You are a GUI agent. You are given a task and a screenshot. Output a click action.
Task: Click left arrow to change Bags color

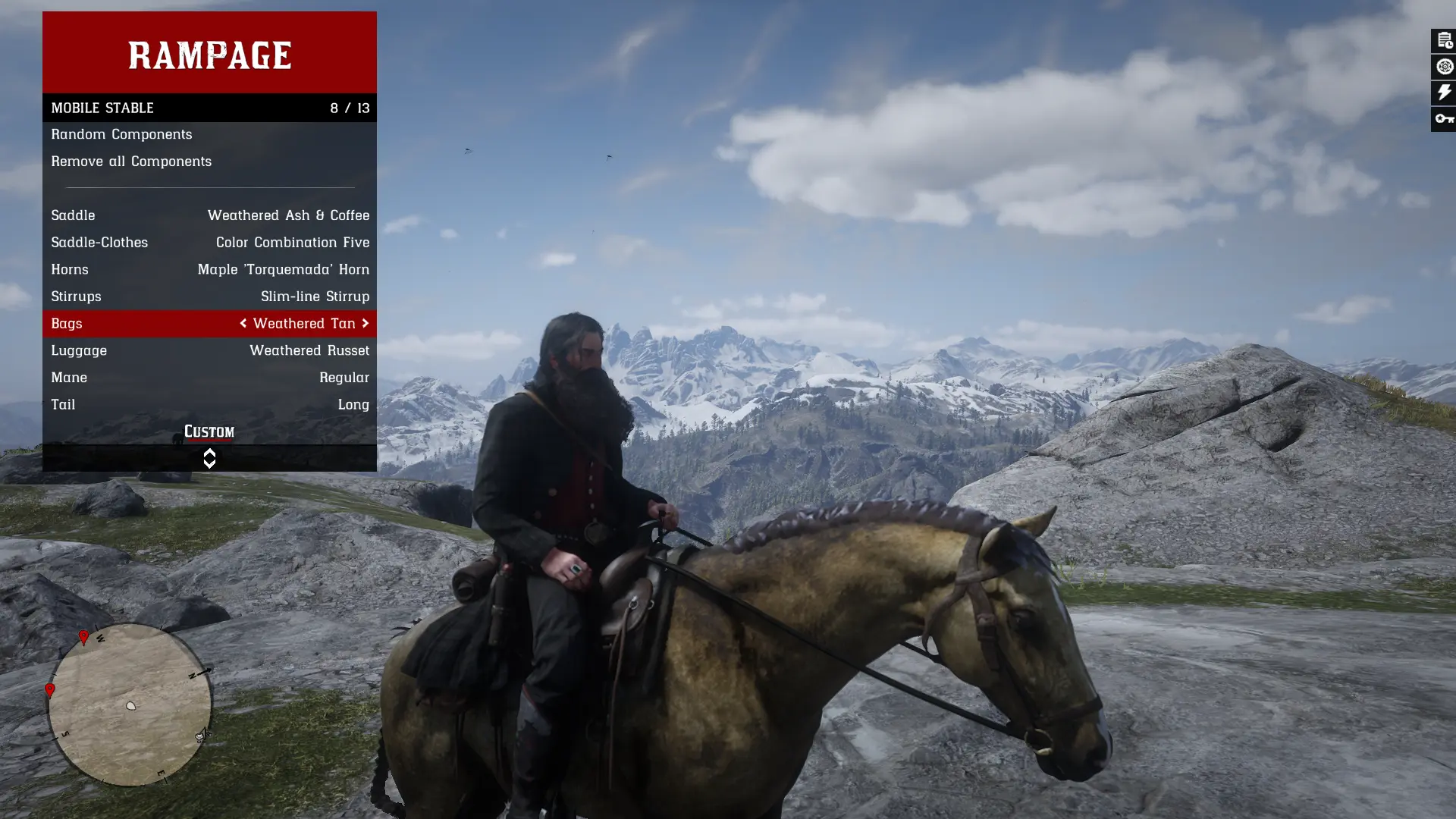pos(243,324)
